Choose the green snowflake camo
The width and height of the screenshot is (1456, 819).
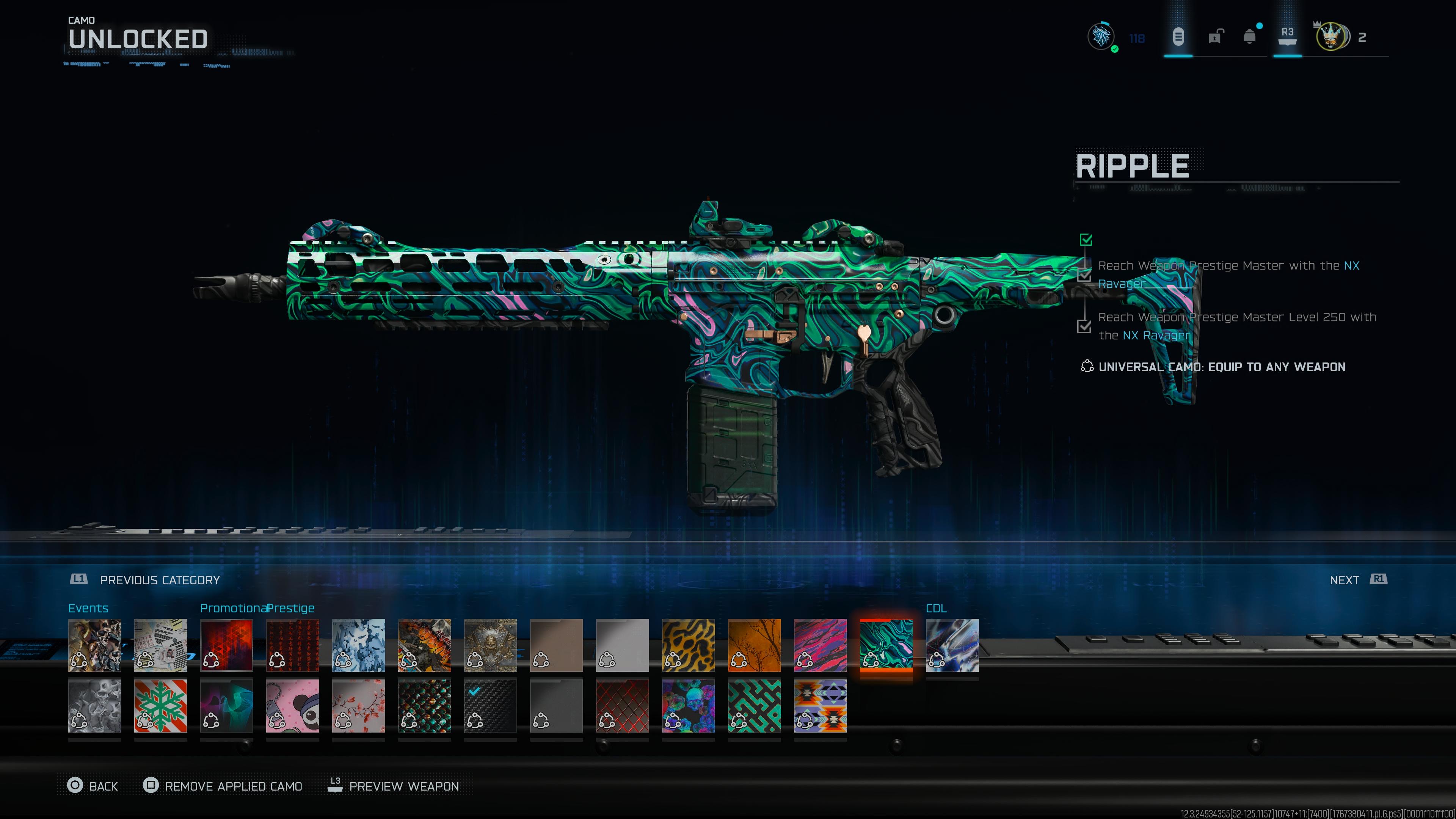160,706
